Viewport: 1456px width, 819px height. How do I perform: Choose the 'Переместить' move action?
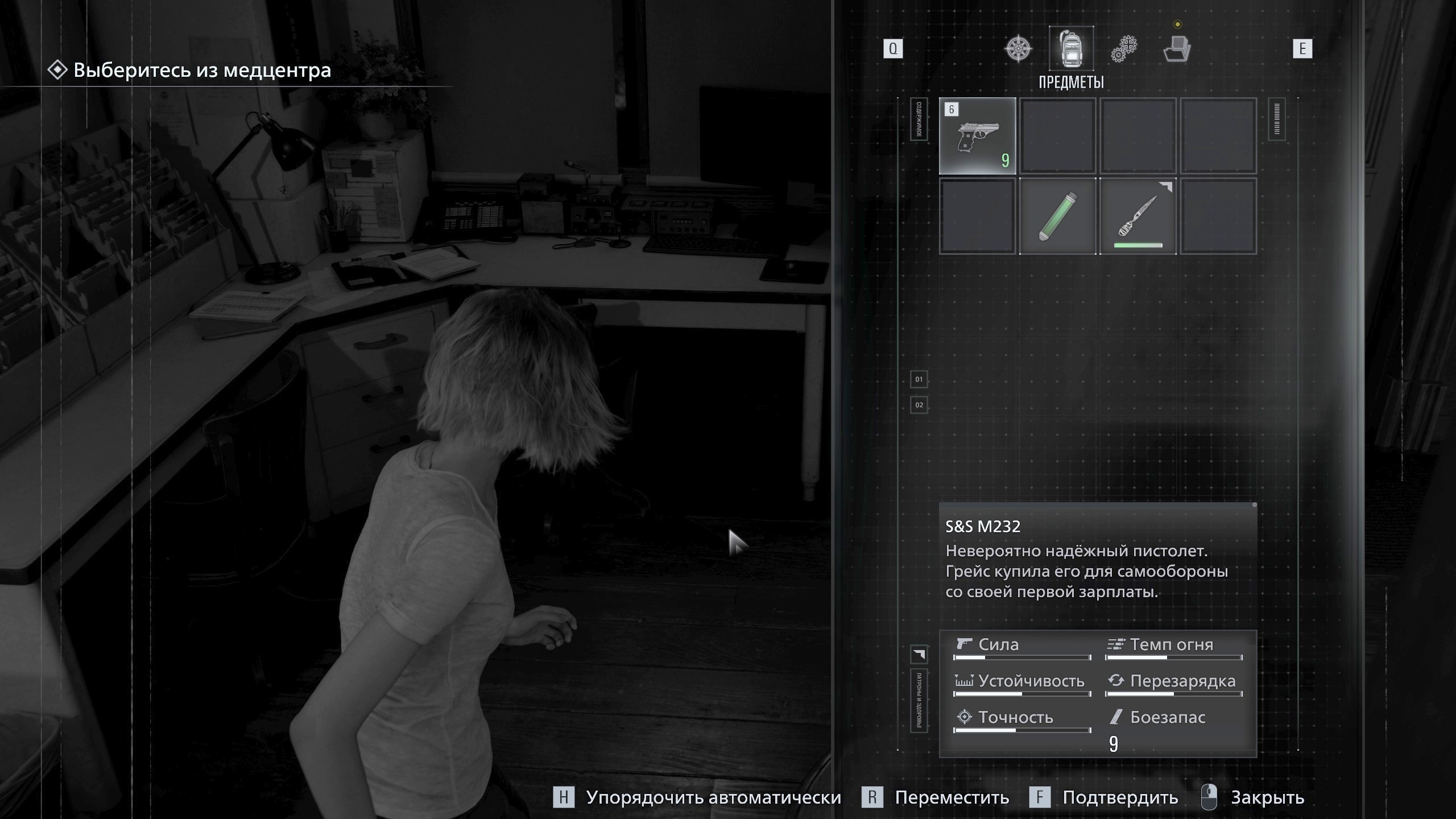pos(952,797)
